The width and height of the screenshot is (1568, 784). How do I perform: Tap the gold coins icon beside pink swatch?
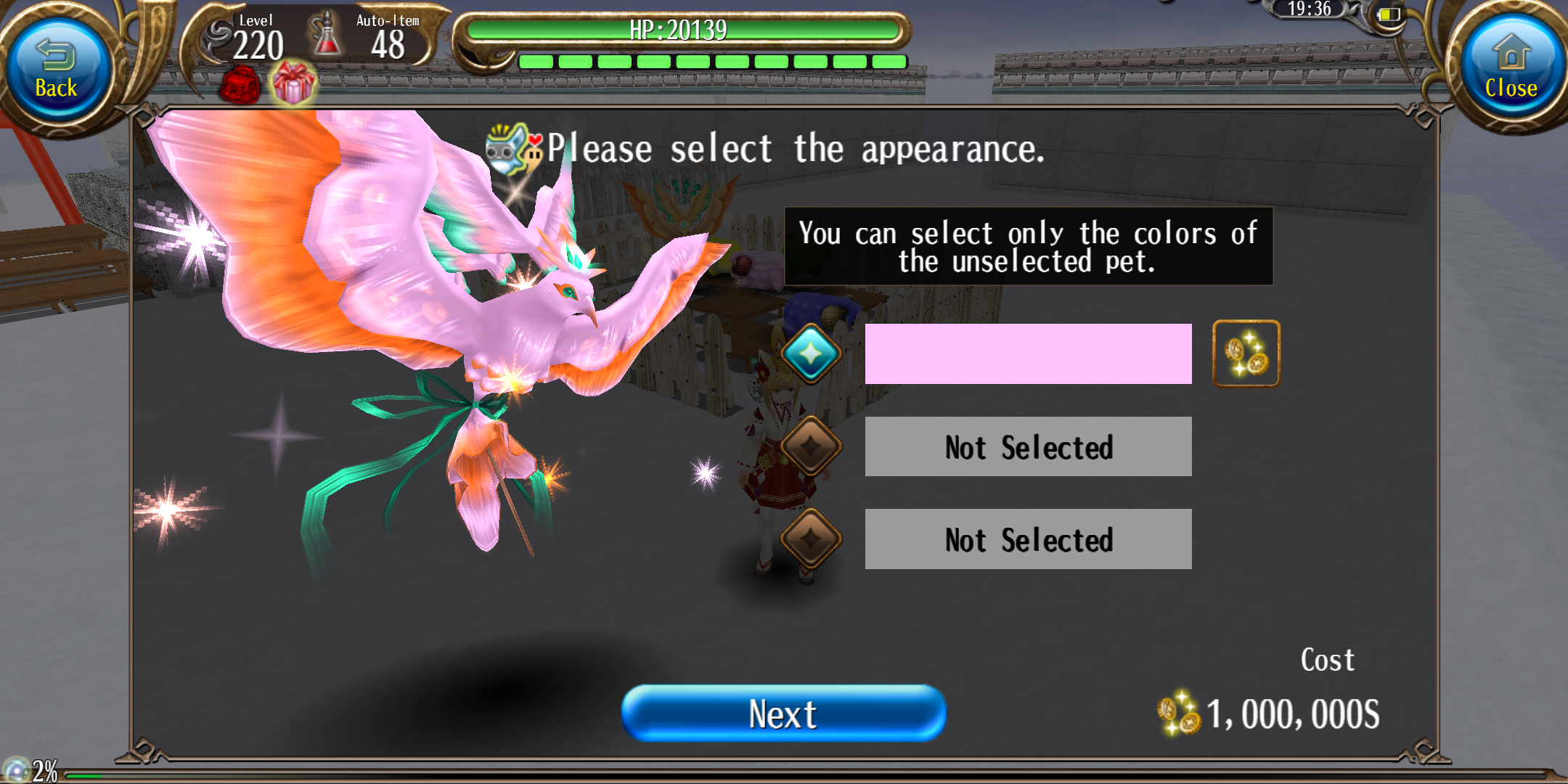pyautogui.click(x=1246, y=354)
